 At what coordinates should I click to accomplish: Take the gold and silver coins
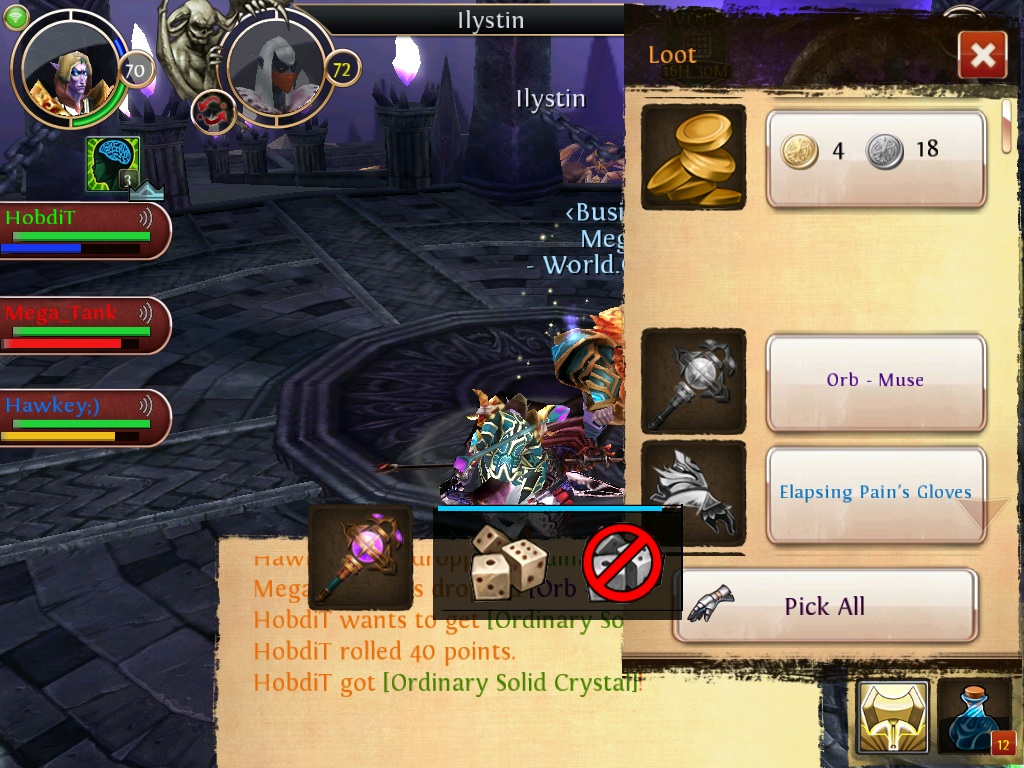[876, 159]
